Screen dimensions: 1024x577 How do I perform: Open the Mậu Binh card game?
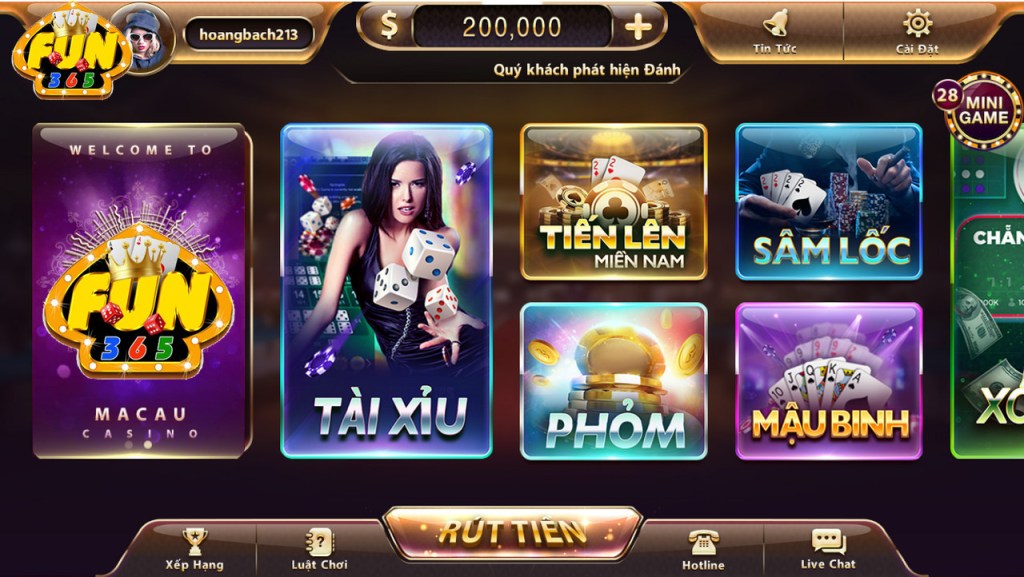(x=828, y=381)
